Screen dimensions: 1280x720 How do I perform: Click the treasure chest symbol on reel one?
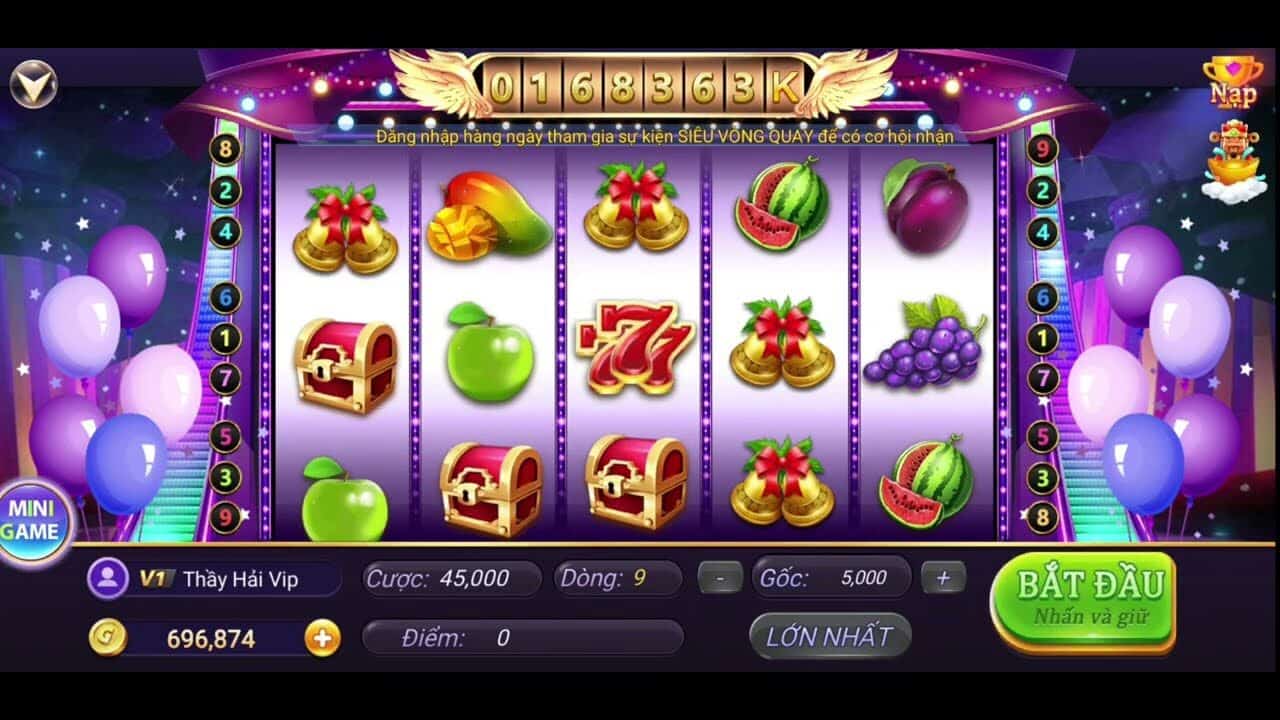click(345, 365)
